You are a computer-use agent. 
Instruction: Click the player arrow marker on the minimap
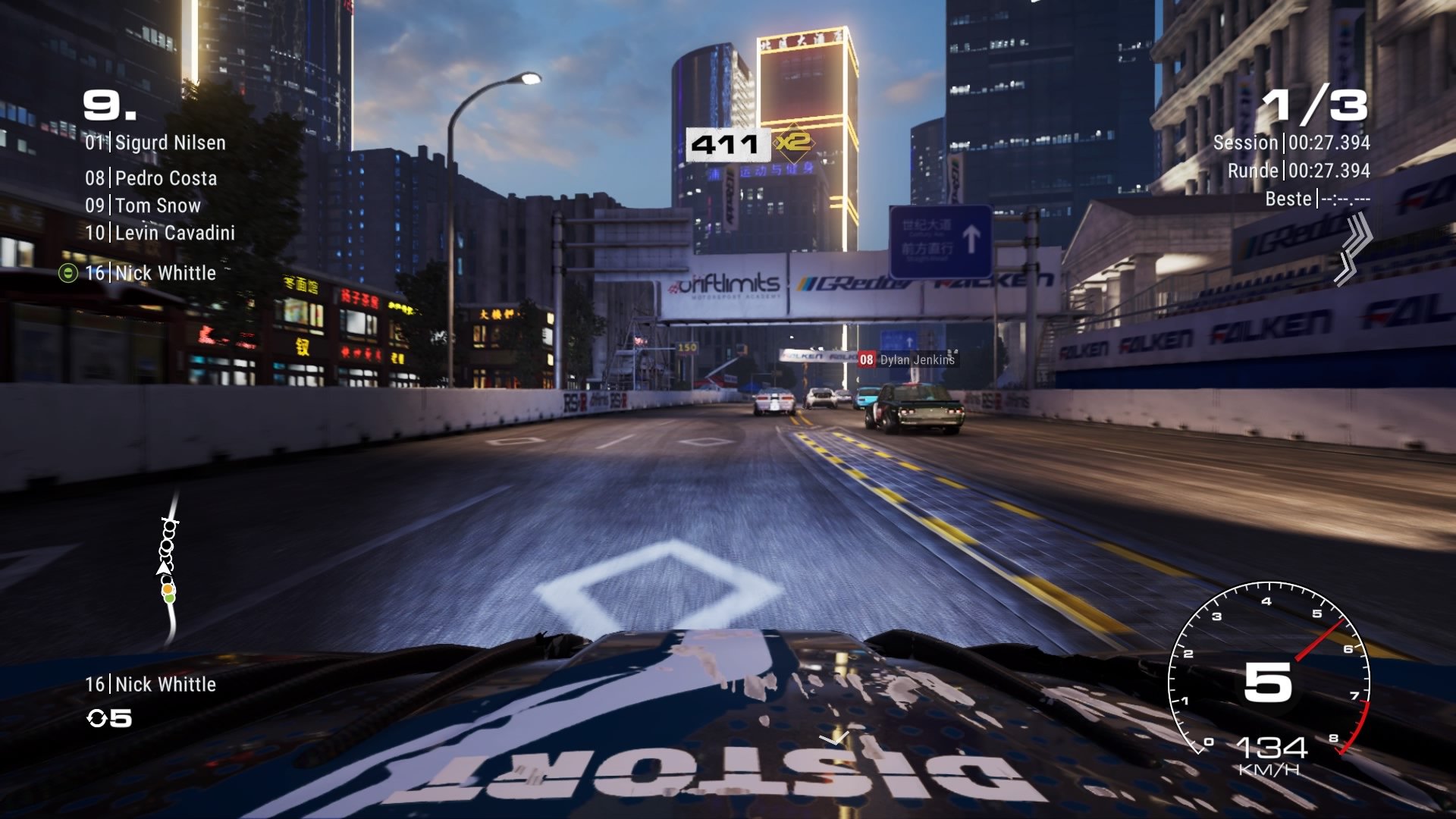[x=164, y=567]
